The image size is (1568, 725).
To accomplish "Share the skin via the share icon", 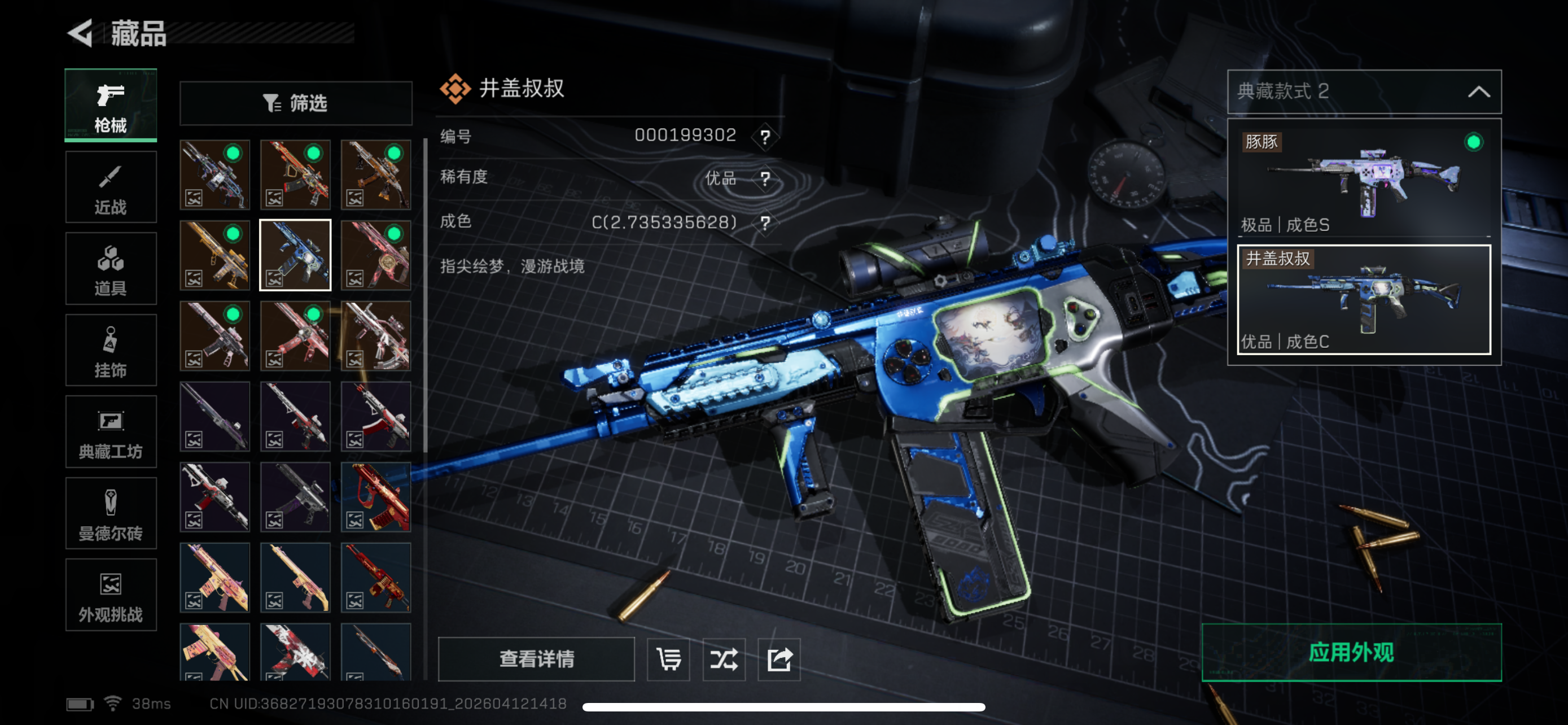I will [779, 658].
